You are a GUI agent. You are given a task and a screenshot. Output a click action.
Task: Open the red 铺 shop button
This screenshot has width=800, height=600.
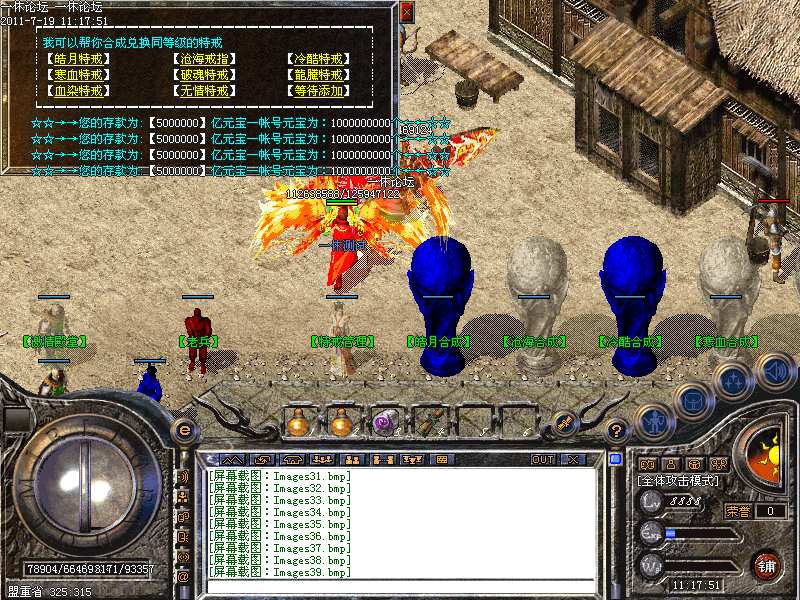pyautogui.click(x=768, y=566)
